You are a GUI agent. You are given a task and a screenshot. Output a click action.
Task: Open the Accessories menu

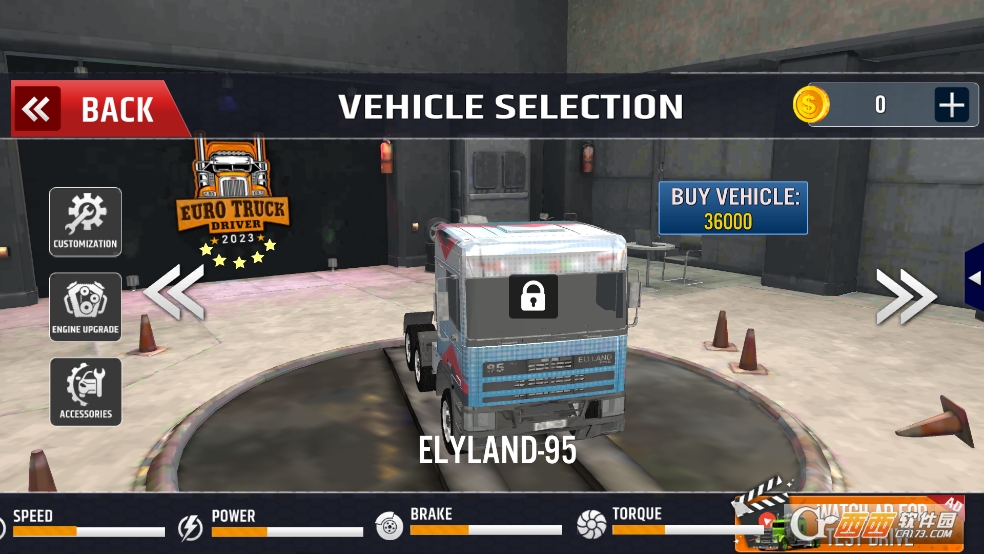point(85,391)
